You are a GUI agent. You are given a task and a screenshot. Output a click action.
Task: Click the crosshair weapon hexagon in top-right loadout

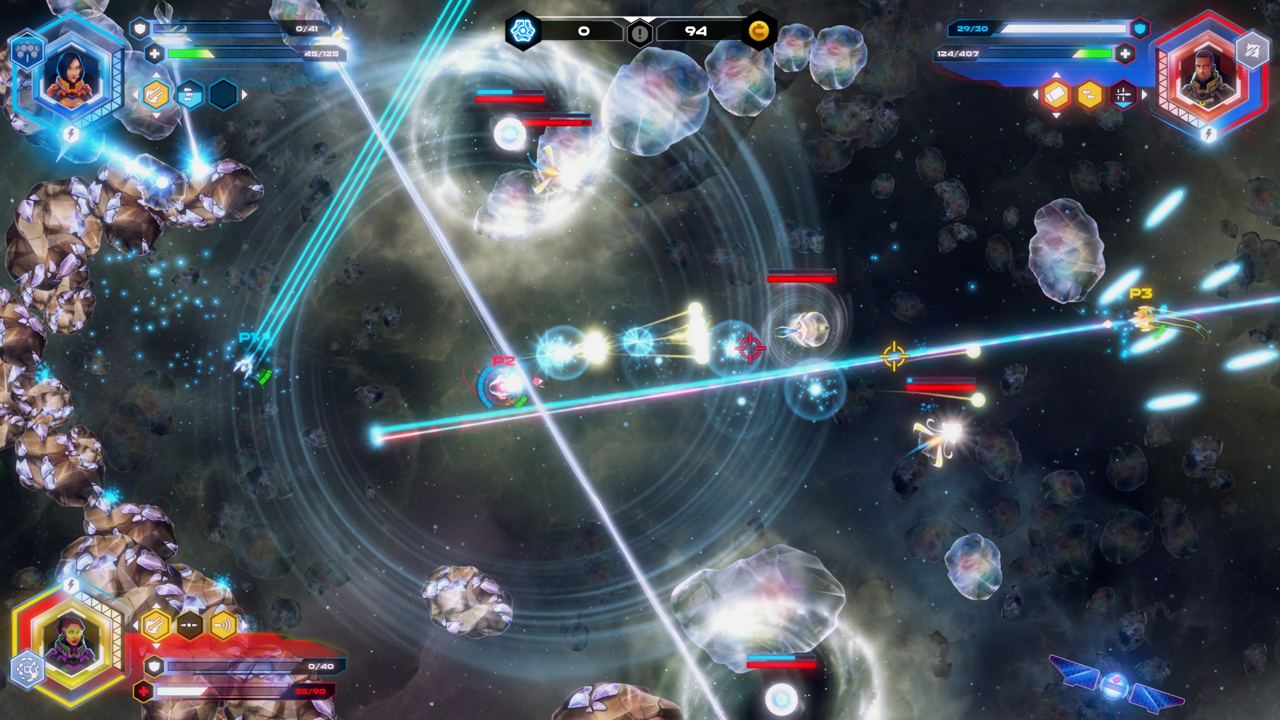point(1123,94)
